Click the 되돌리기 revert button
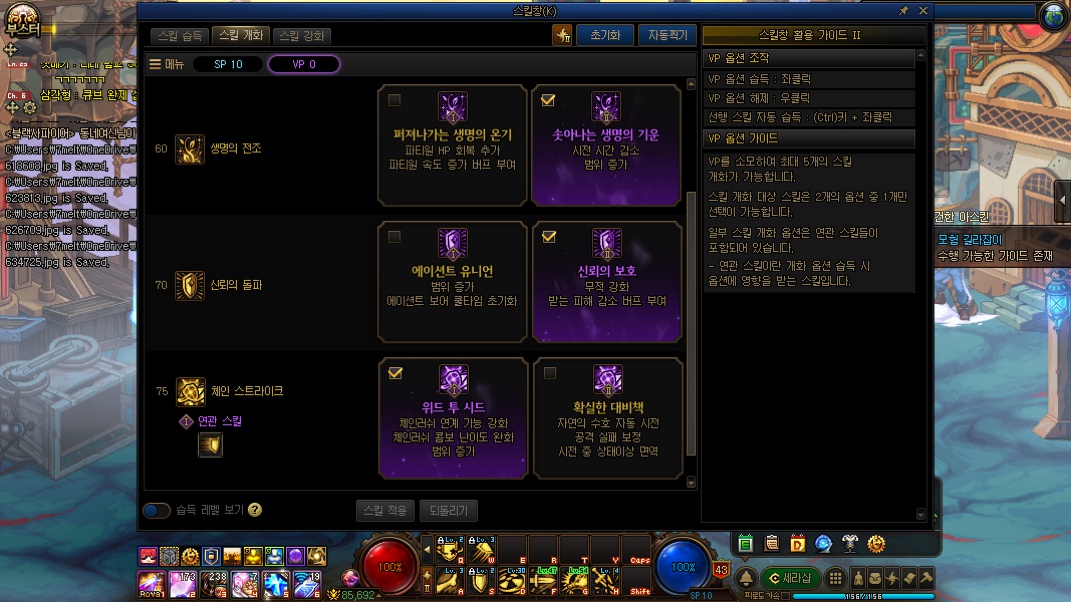This screenshot has height=602, width=1071. (x=448, y=510)
